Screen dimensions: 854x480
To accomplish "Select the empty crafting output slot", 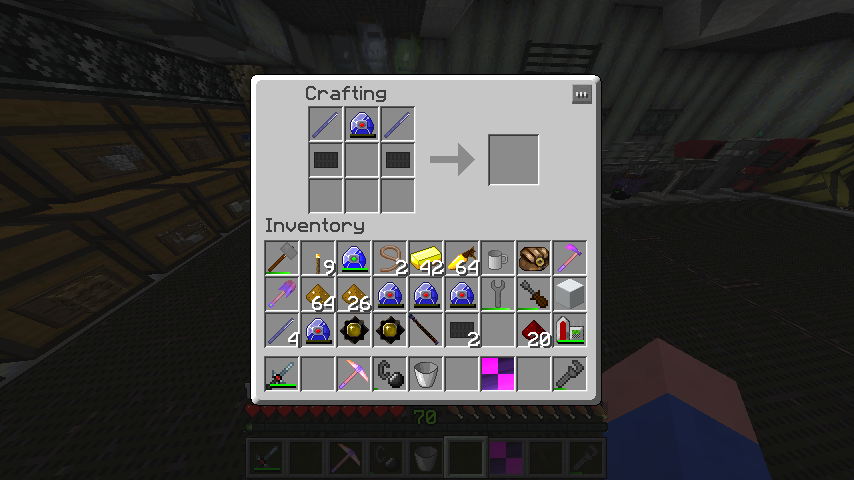I will pos(513,160).
